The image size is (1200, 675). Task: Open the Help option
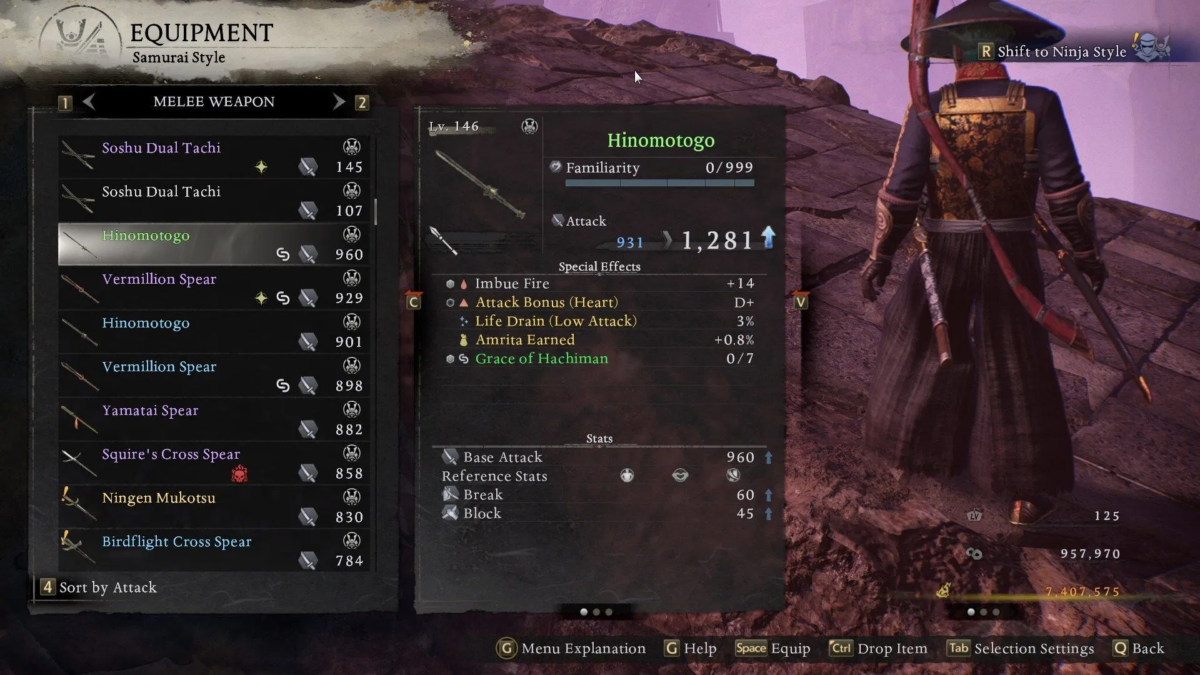pos(691,649)
